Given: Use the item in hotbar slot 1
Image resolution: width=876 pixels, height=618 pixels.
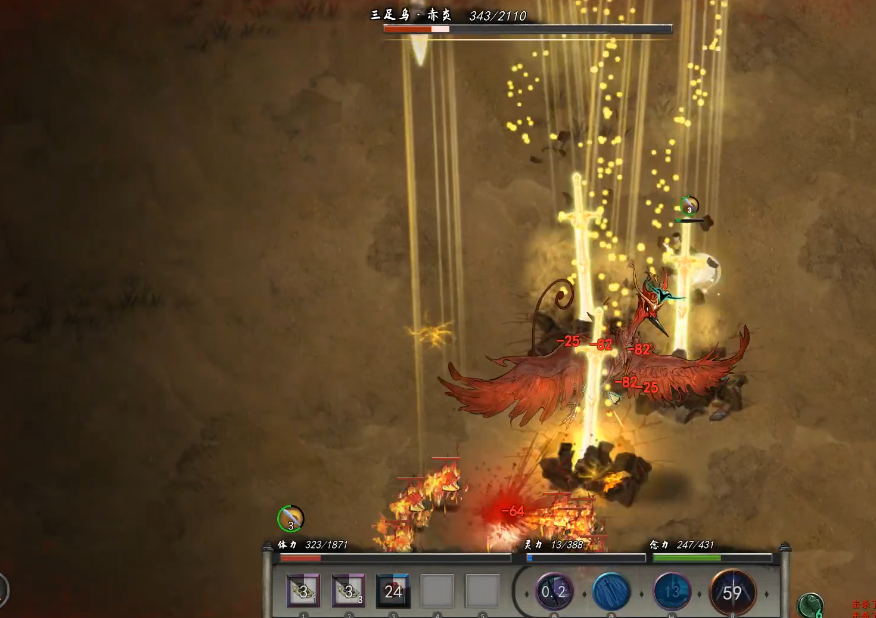Looking at the screenshot, I should point(304,591).
